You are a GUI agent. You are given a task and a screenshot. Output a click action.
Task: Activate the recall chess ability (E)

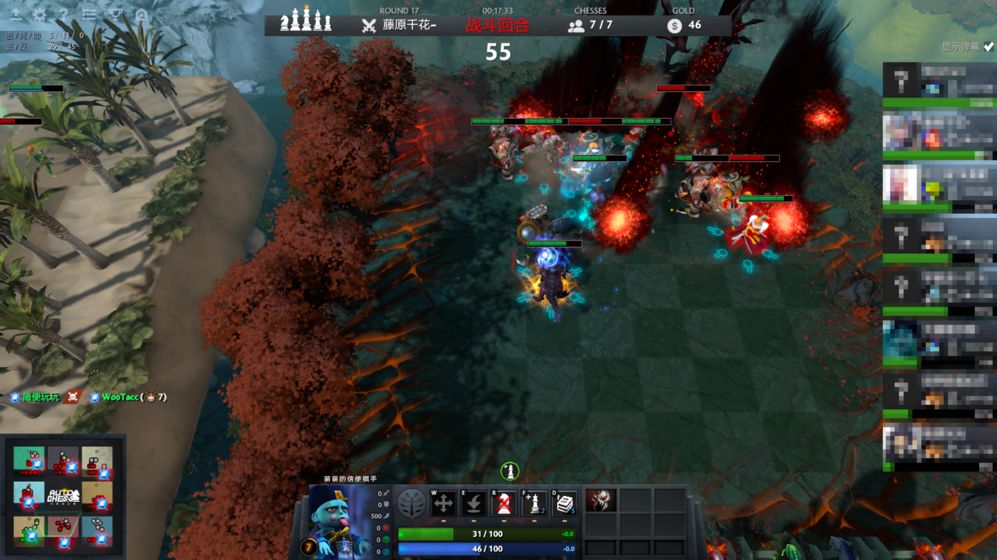coord(474,504)
